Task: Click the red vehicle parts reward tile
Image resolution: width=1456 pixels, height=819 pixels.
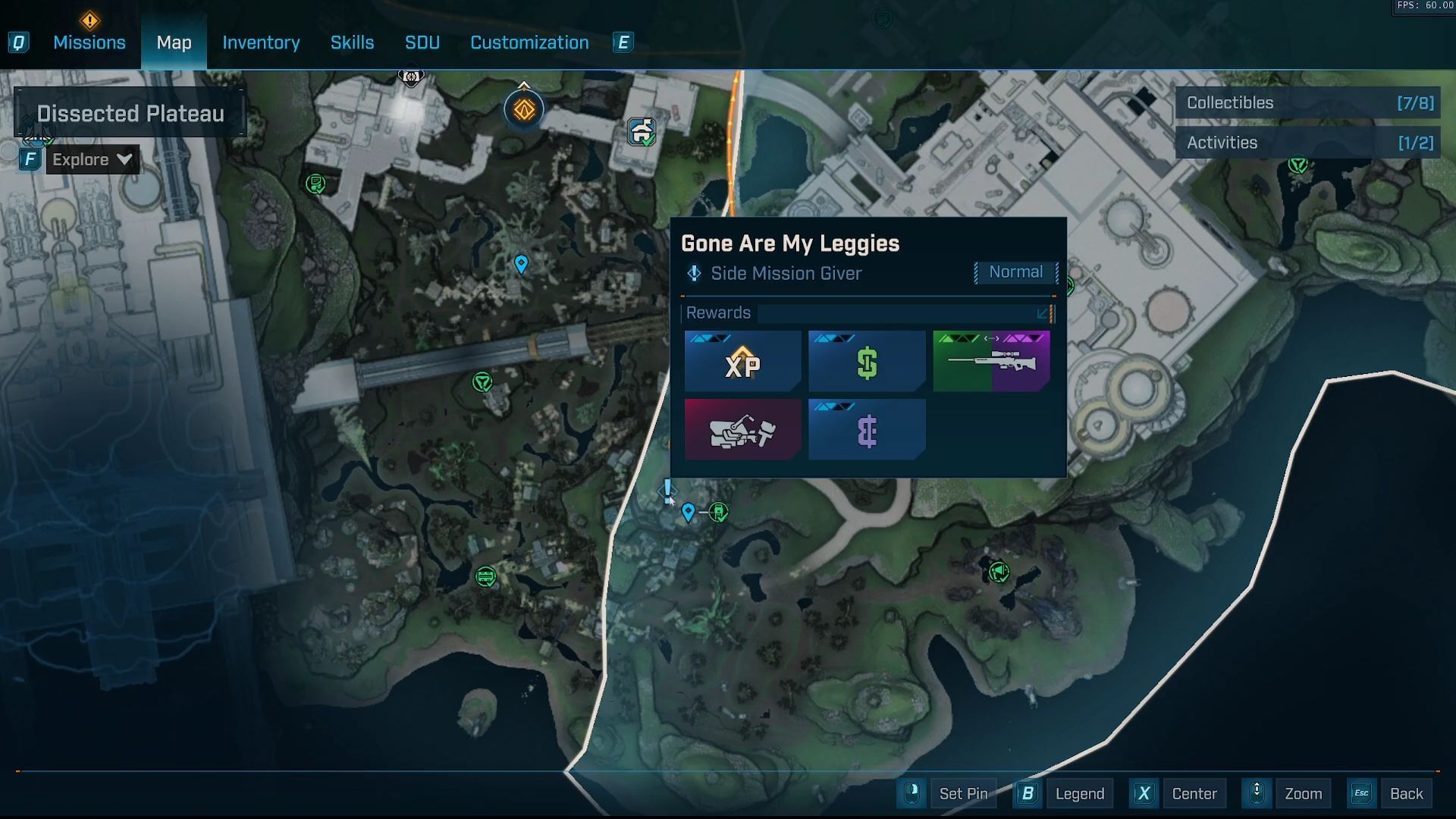Action: click(743, 429)
